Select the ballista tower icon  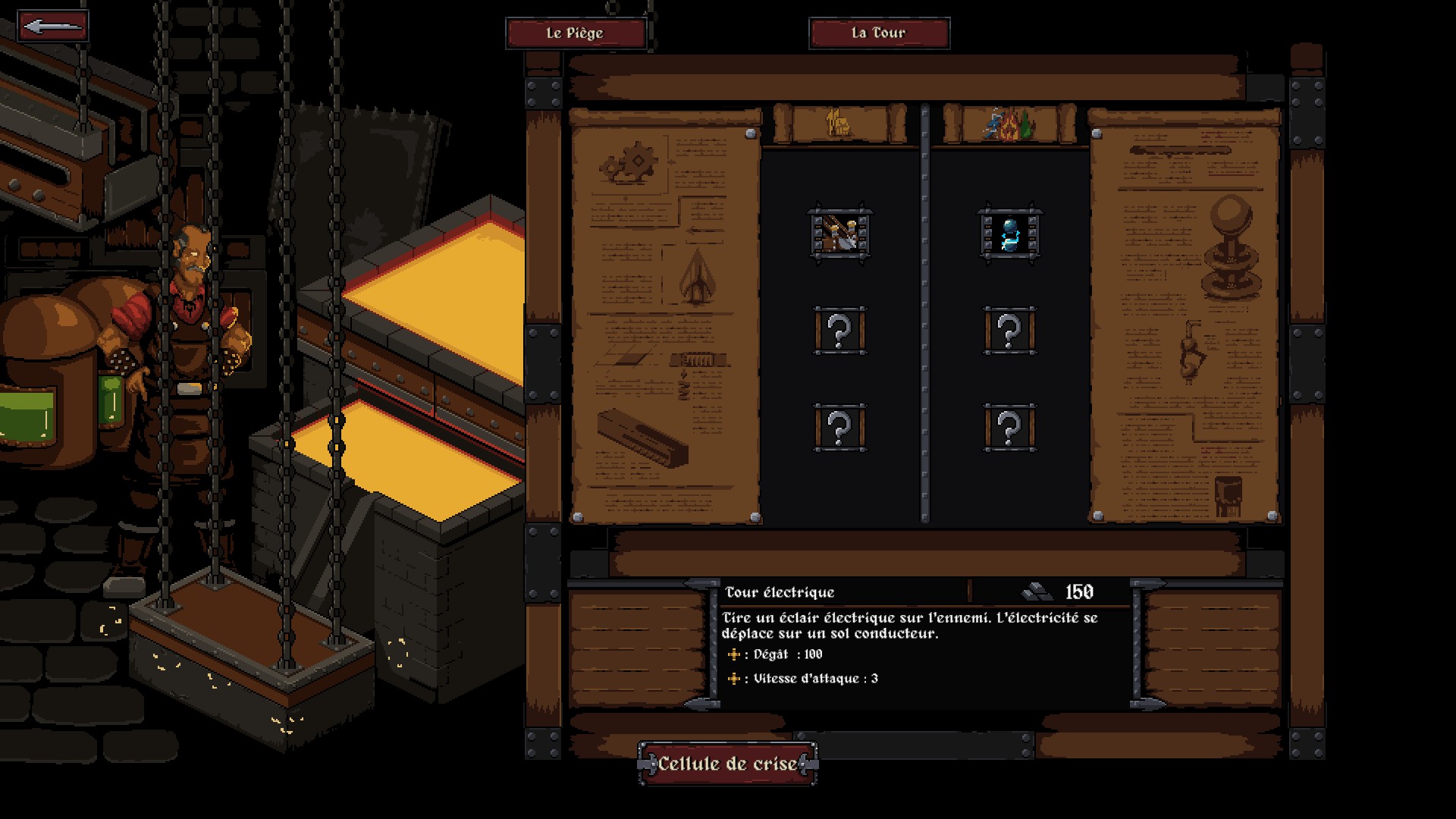(x=838, y=232)
